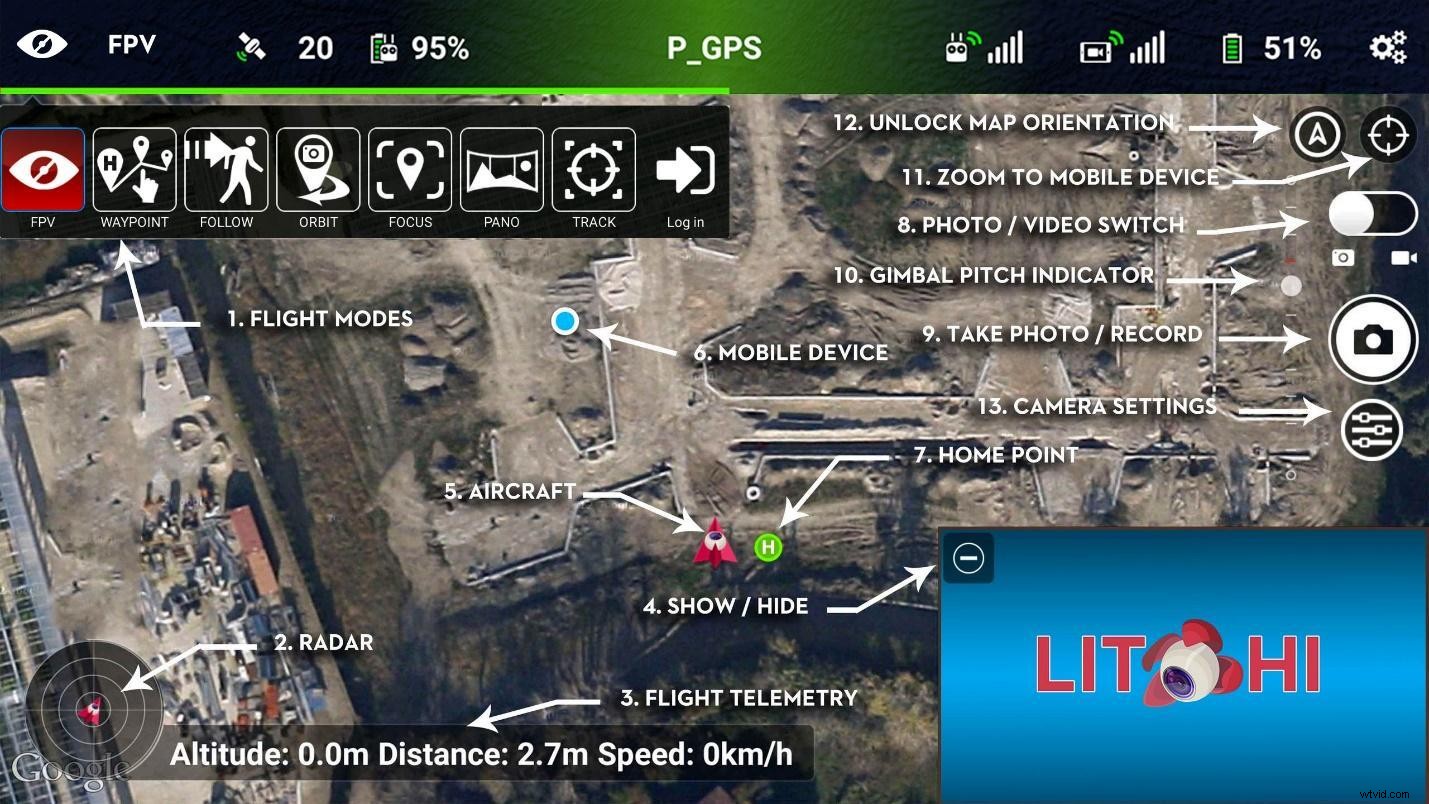The height and width of the screenshot is (804, 1429).
Task: Open the Orbit mode
Action: pos(318,170)
